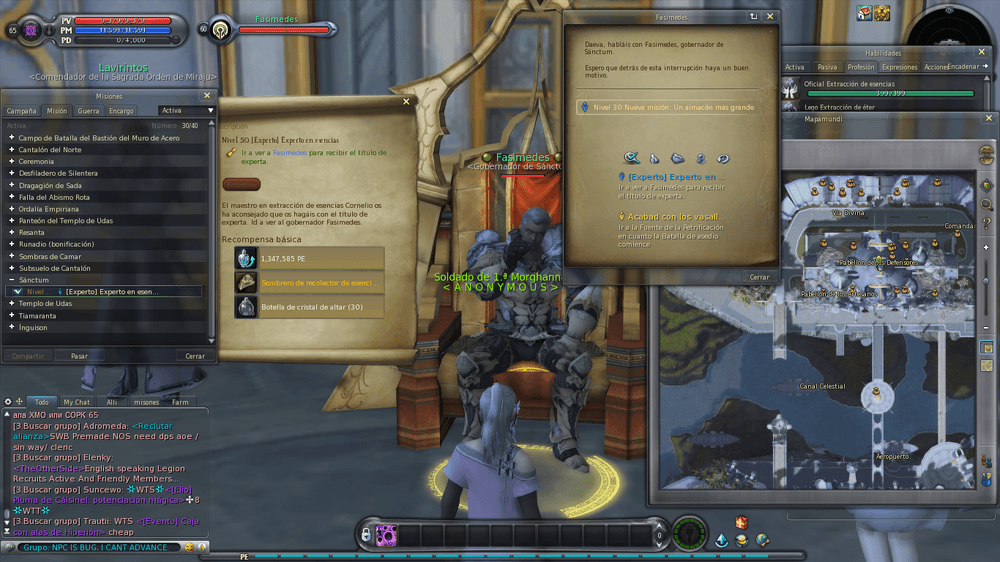
Task: Open the Guerra tab in Misiones
Action: (88, 111)
